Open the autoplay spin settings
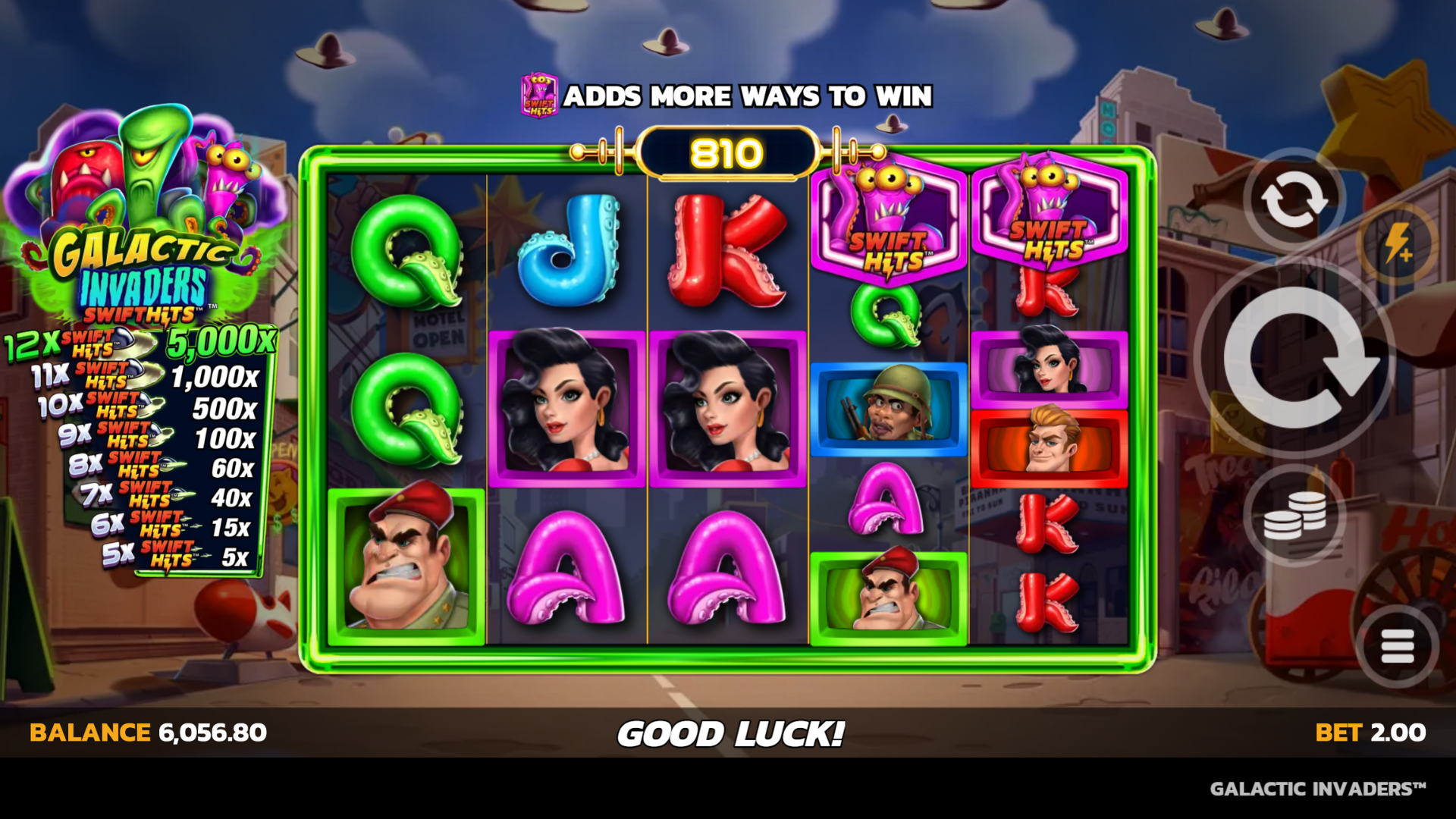The image size is (1456, 819). pyautogui.click(x=1294, y=199)
